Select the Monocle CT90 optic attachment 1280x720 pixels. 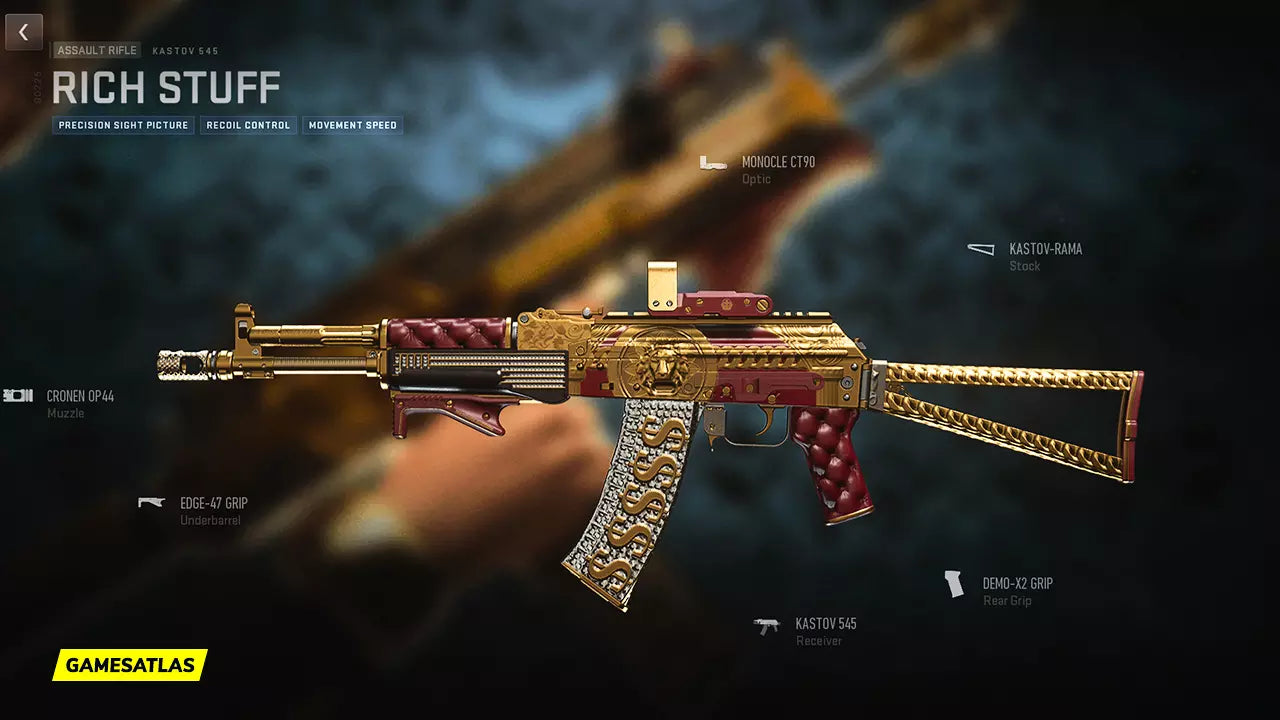coord(777,163)
